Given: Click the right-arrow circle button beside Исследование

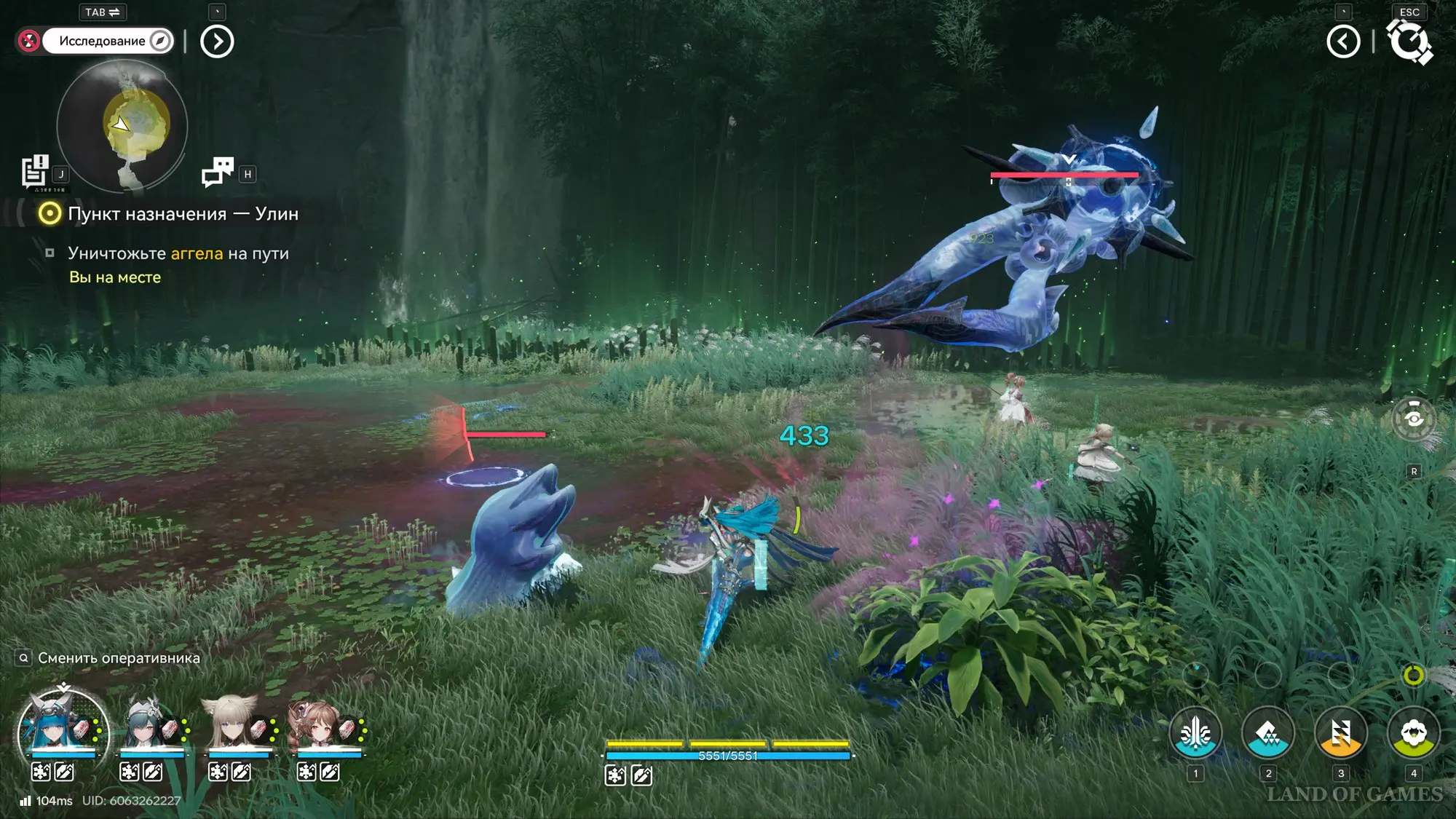Looking at the screenshot, I should [x=217, y=41].
